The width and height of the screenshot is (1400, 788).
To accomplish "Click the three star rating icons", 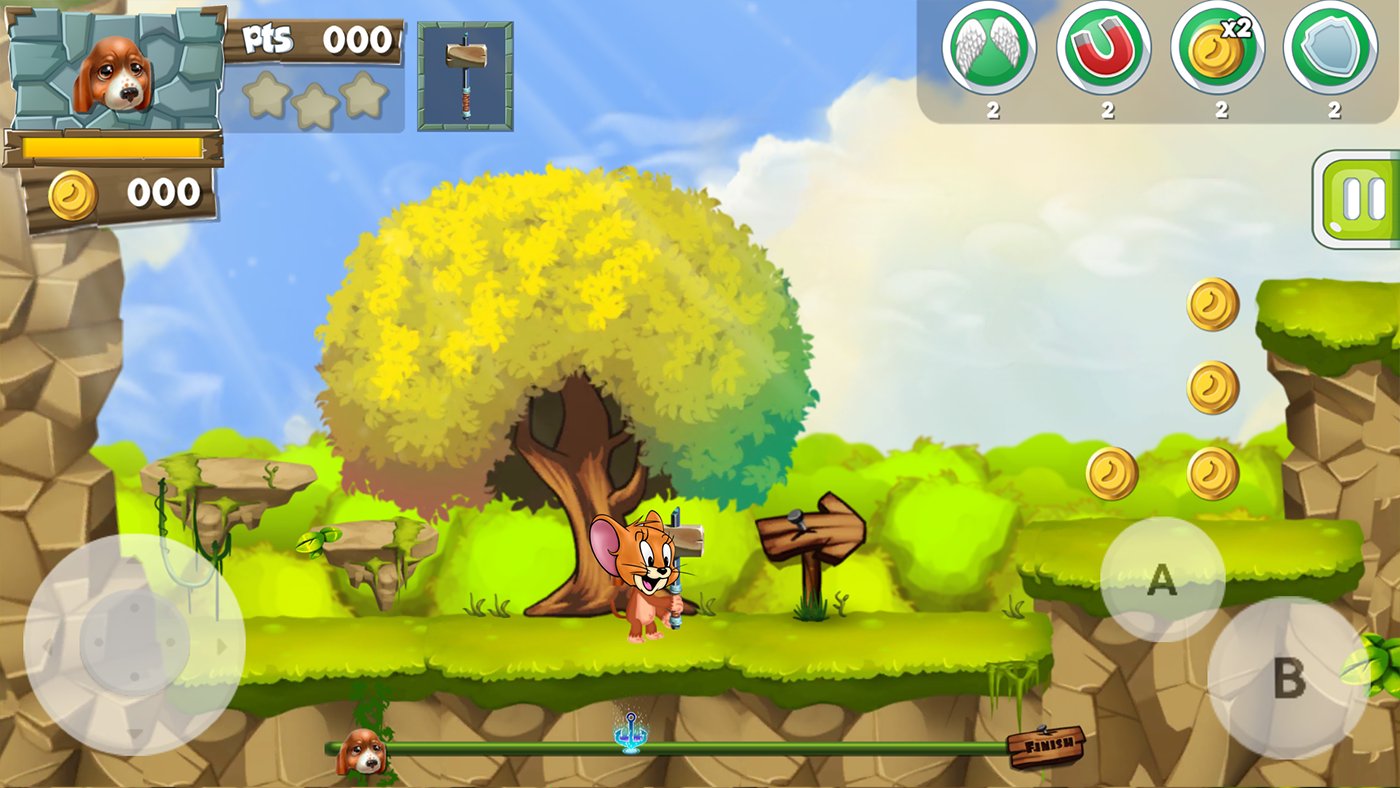I will tap(317, 97).
